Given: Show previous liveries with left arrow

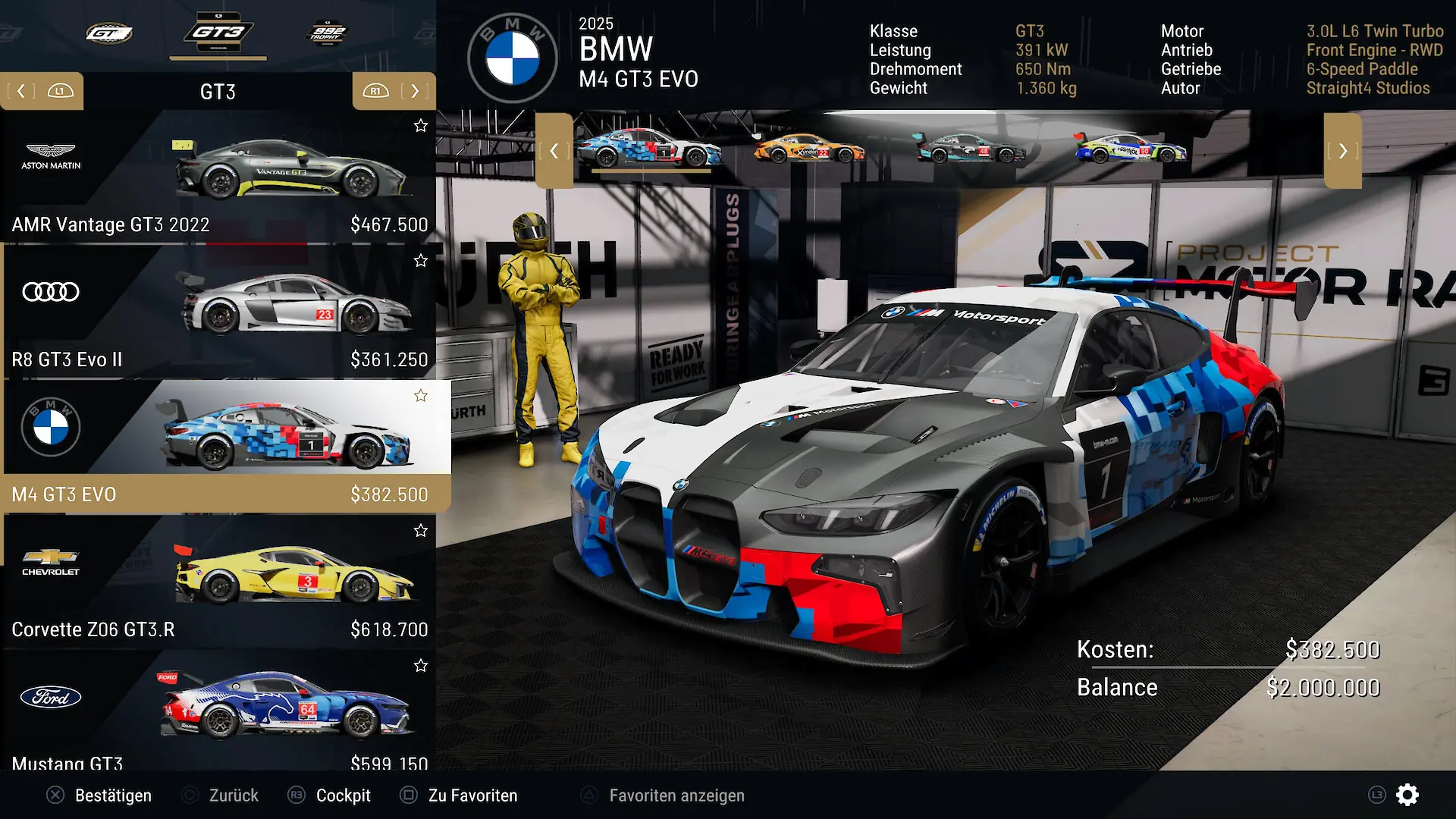Looking at the screenshot, I should (554, 151).
